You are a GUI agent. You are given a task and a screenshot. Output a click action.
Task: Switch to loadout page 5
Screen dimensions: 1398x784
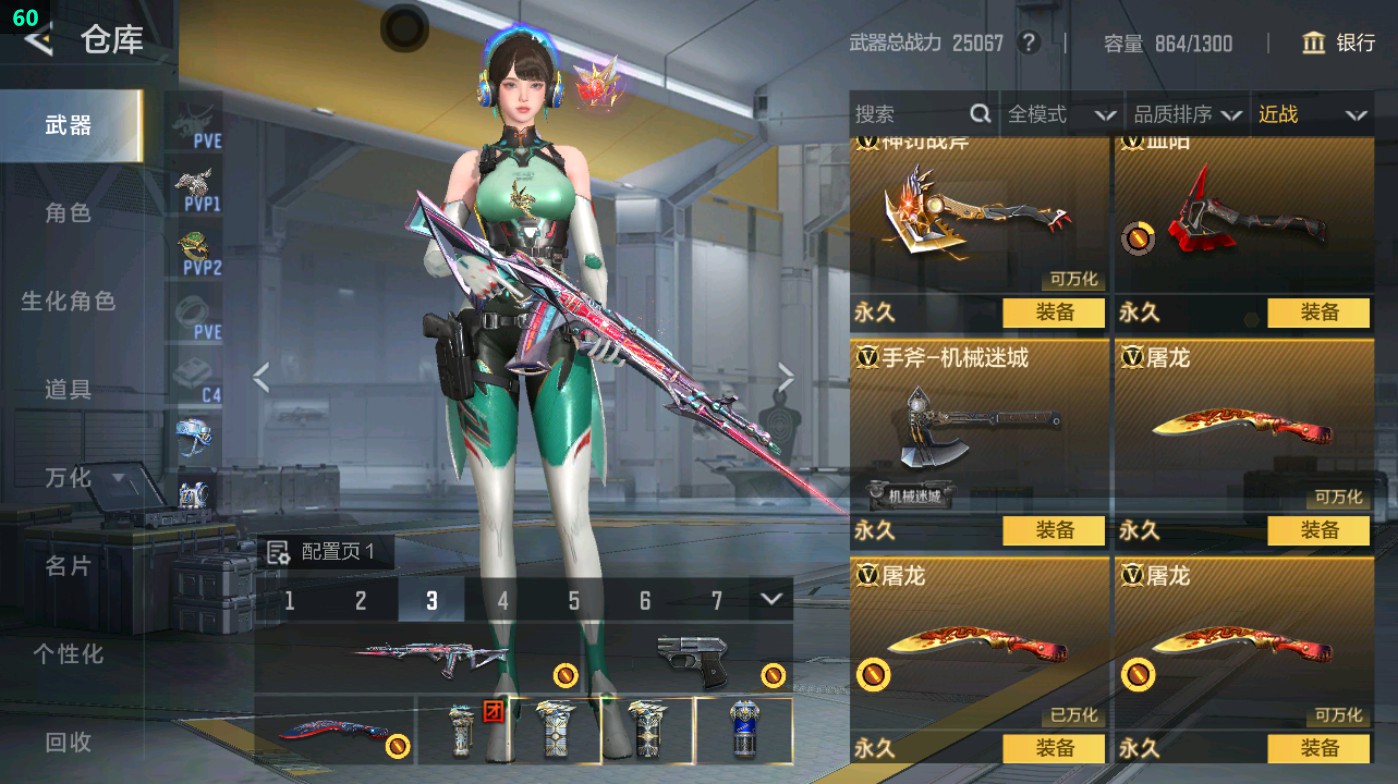coord(574,601)
